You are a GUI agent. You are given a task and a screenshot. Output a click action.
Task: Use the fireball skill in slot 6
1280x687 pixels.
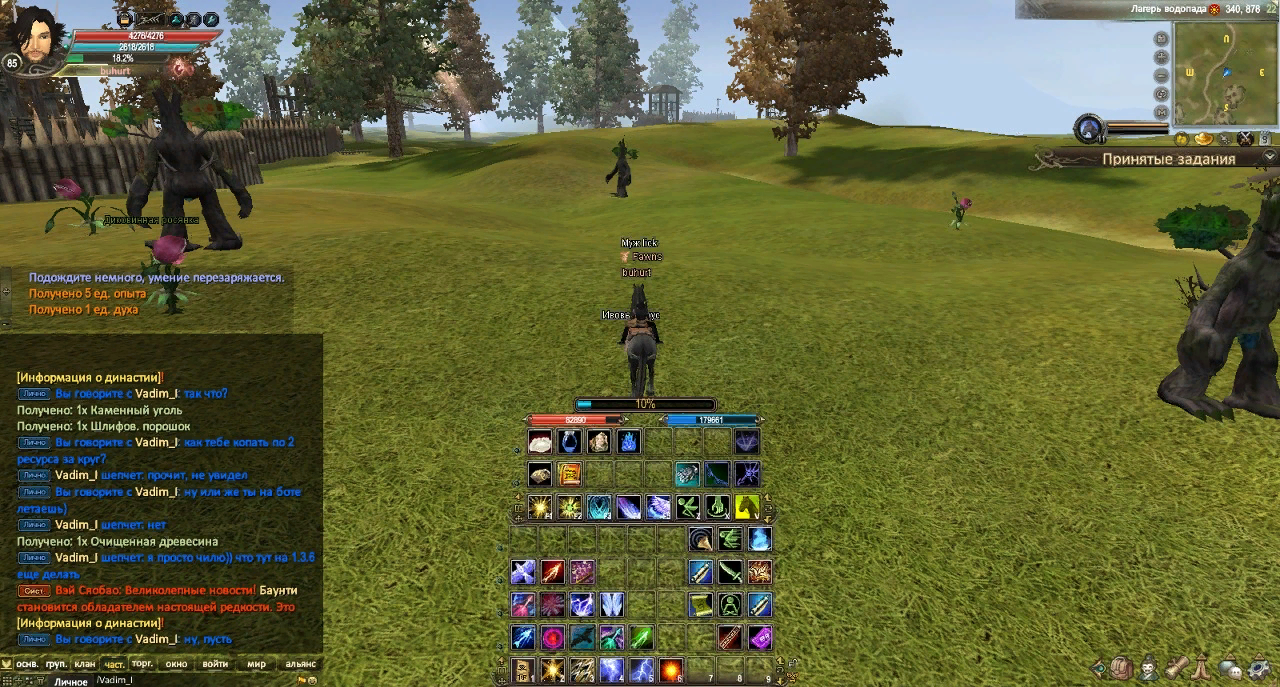tap(670, 669)
